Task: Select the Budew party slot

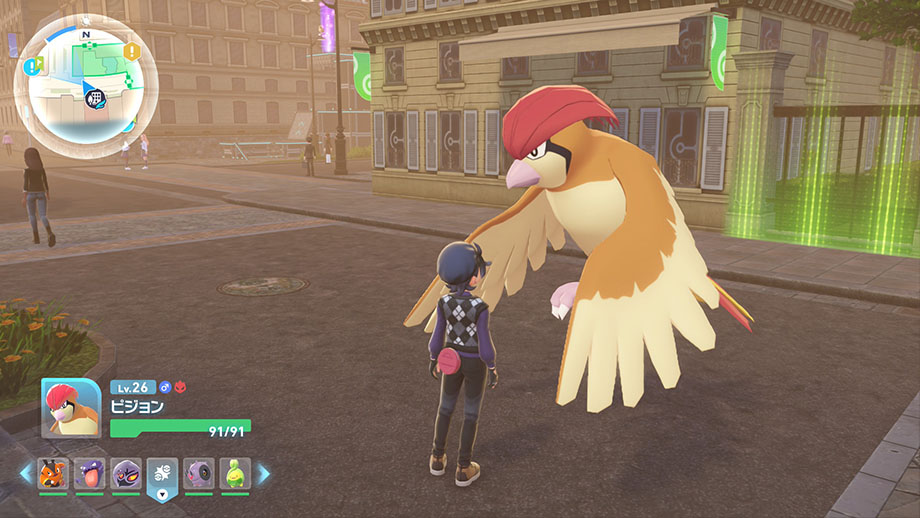Action: click(x=234, y=472)
